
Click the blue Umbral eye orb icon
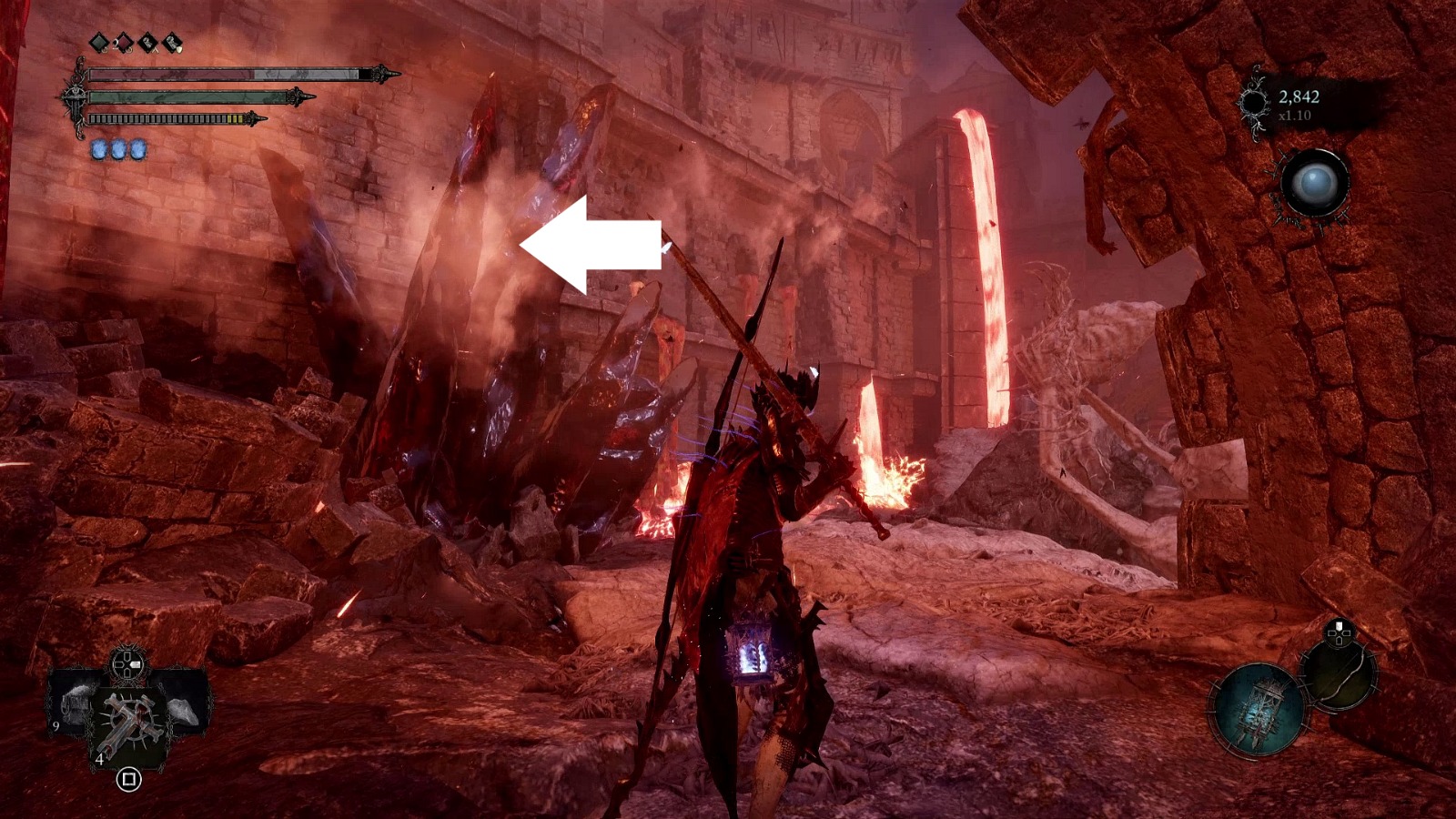(x=1313, y=184)
